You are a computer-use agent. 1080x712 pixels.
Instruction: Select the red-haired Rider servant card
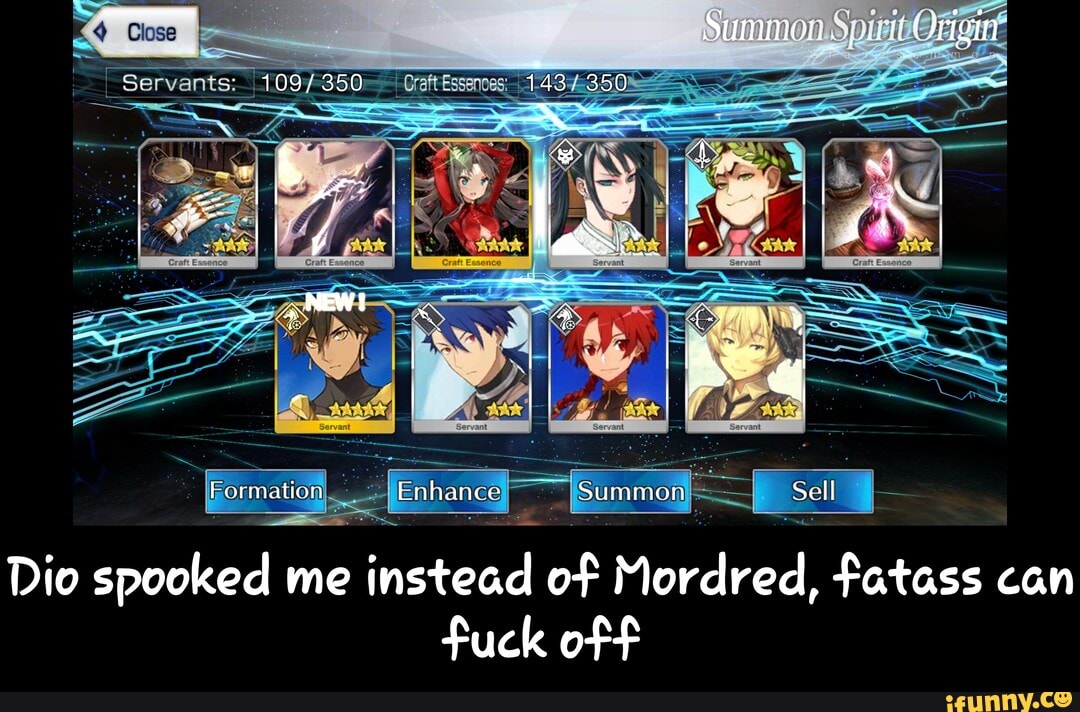click(x=608, y=368)
